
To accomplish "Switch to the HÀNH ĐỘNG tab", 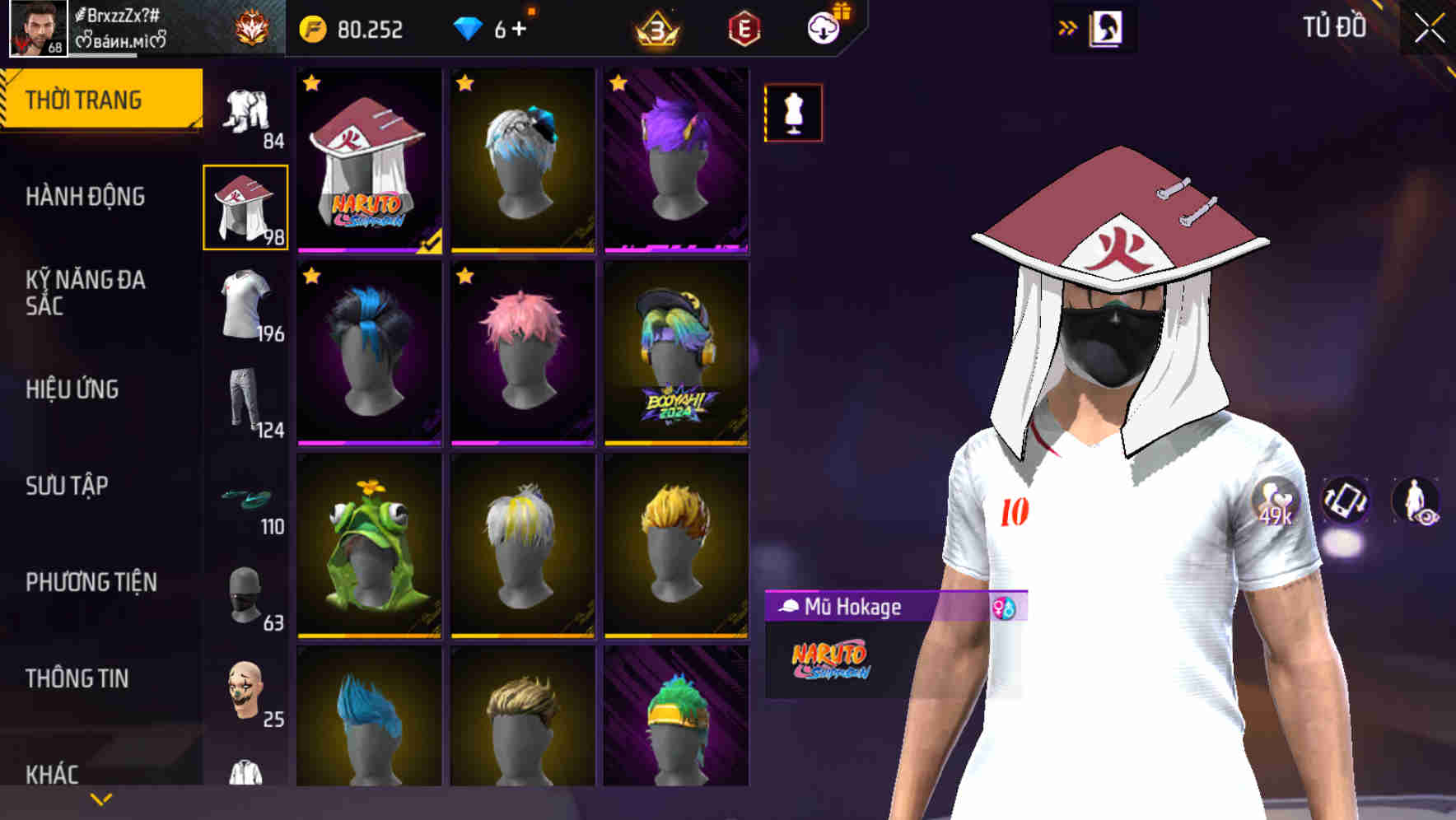I will [x=89, y=198].
